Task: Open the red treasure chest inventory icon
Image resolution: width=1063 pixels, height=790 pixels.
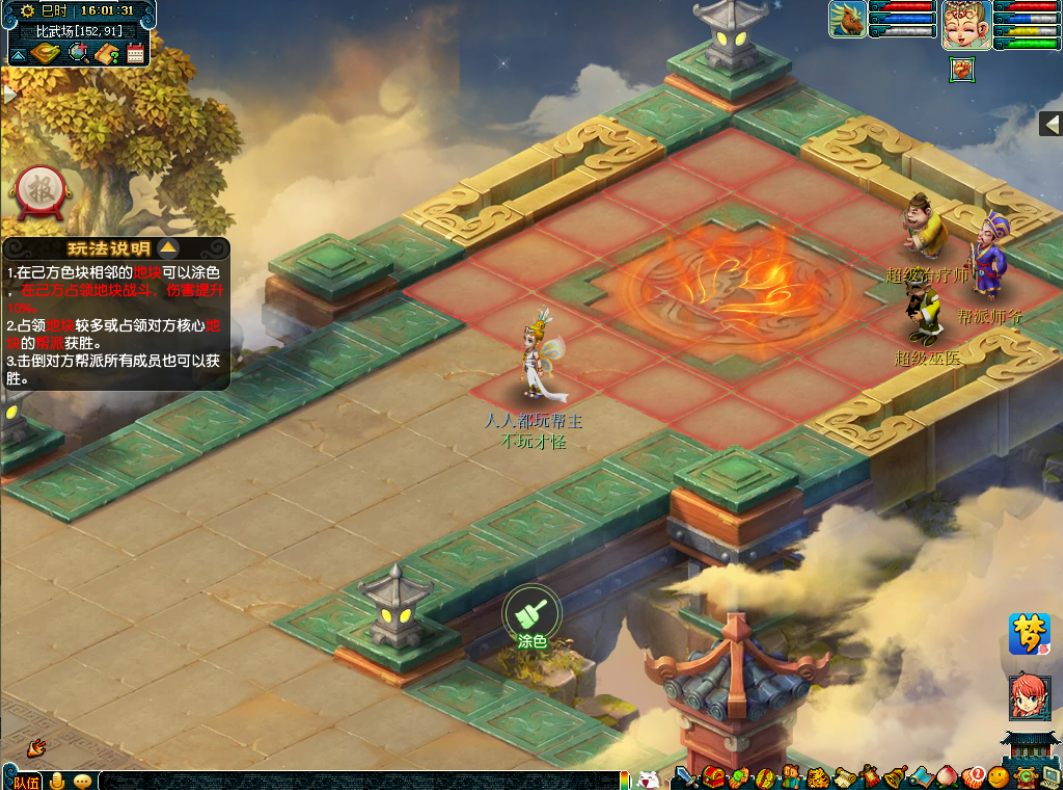Action: point(712,777)
